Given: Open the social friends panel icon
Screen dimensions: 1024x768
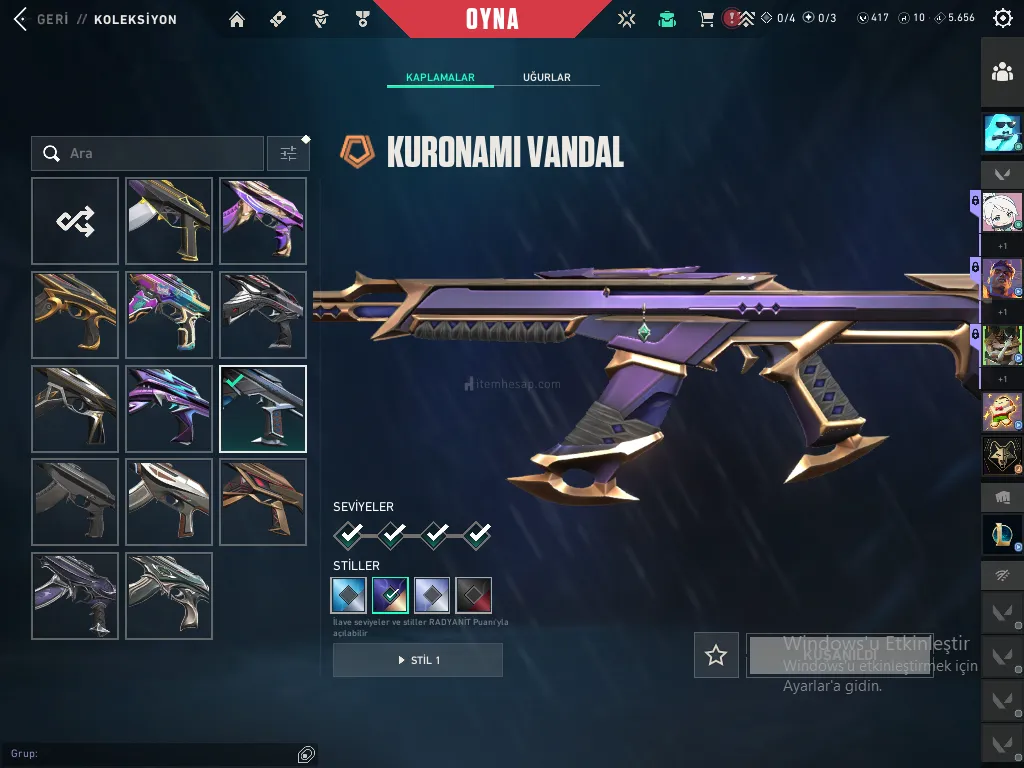Looking at the screenshot, I should (1002, 72).
